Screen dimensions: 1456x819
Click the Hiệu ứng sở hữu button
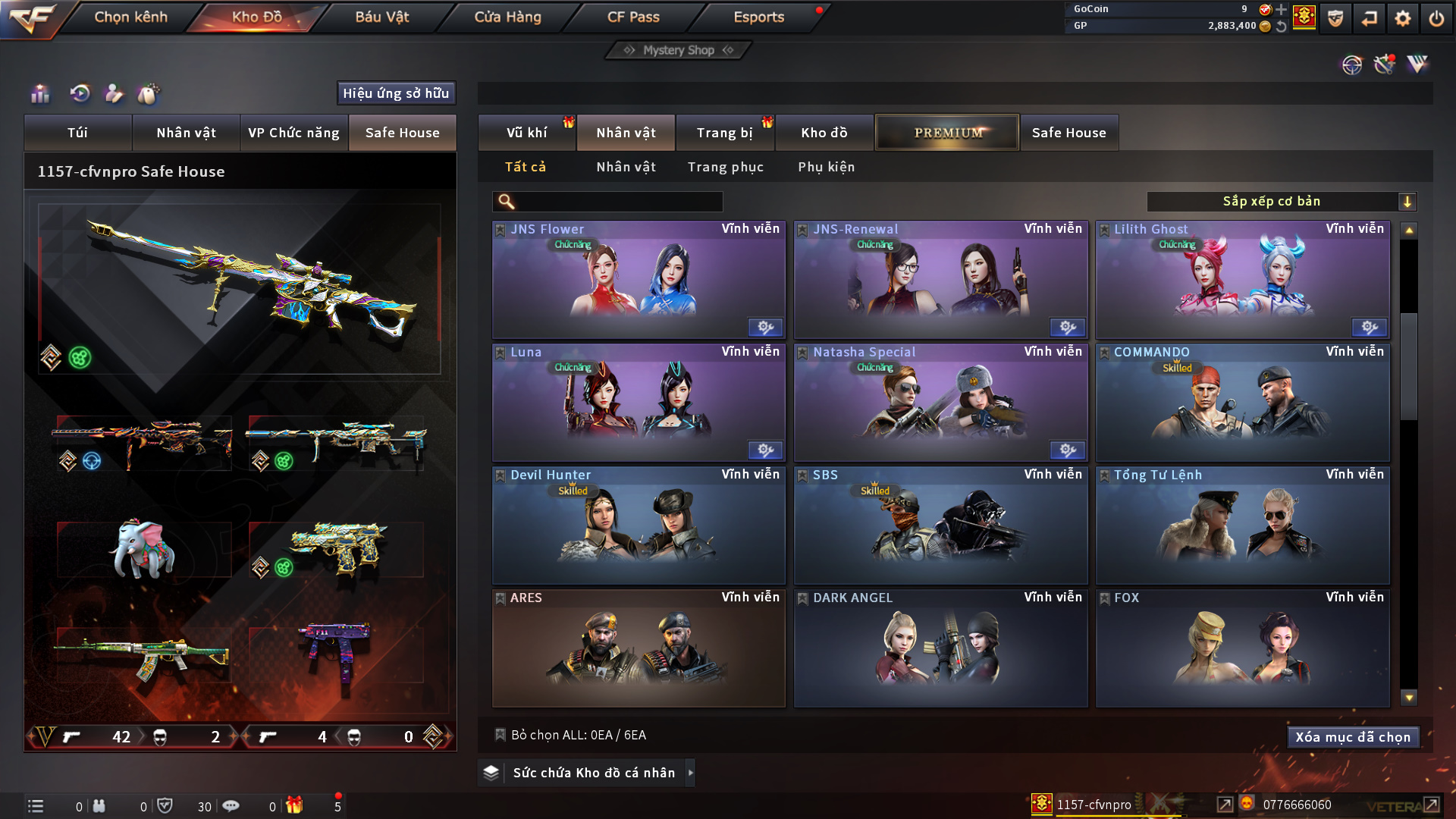(396, 93)
